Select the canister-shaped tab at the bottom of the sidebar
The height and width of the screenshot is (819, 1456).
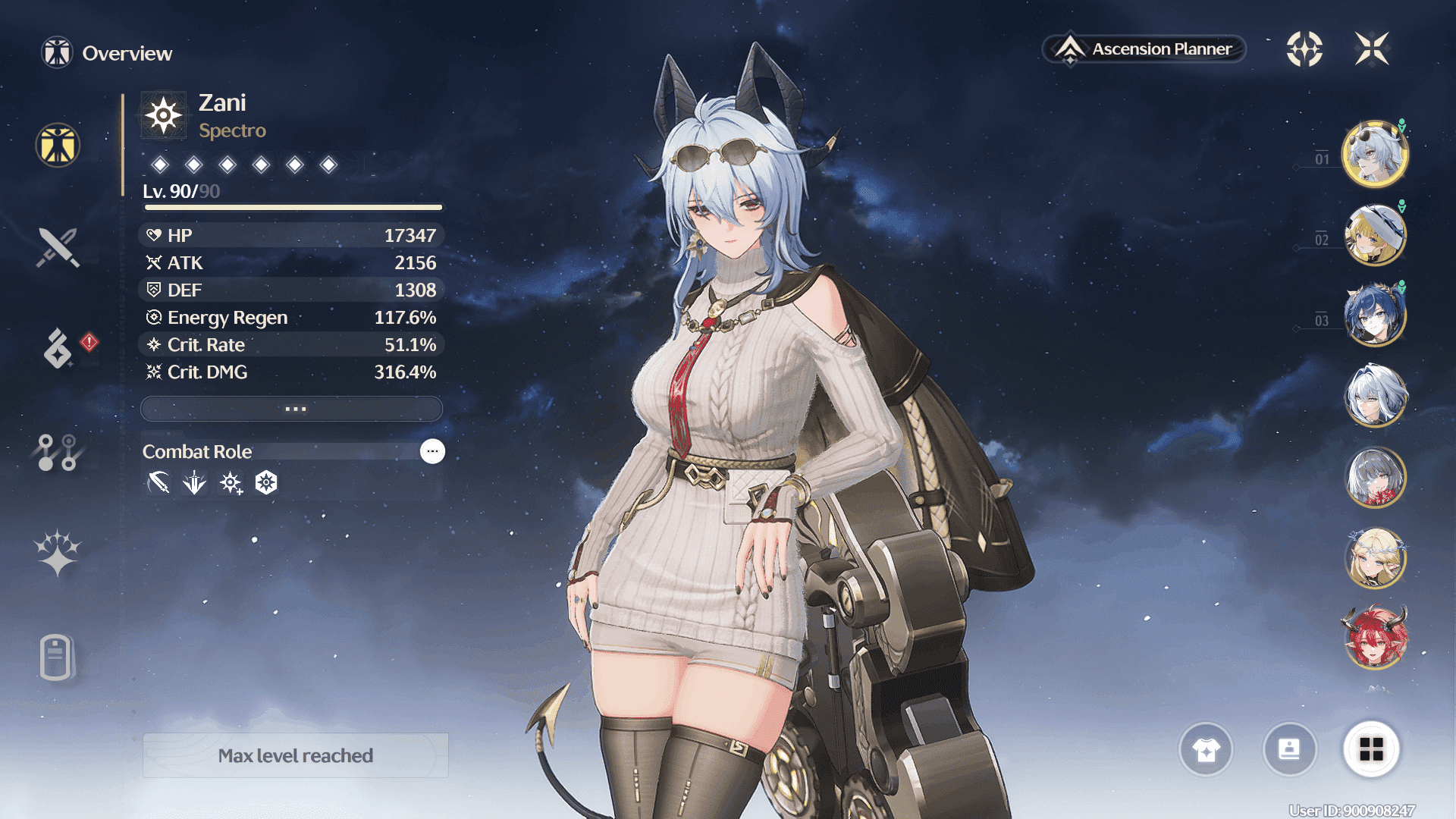click(57, 657)
